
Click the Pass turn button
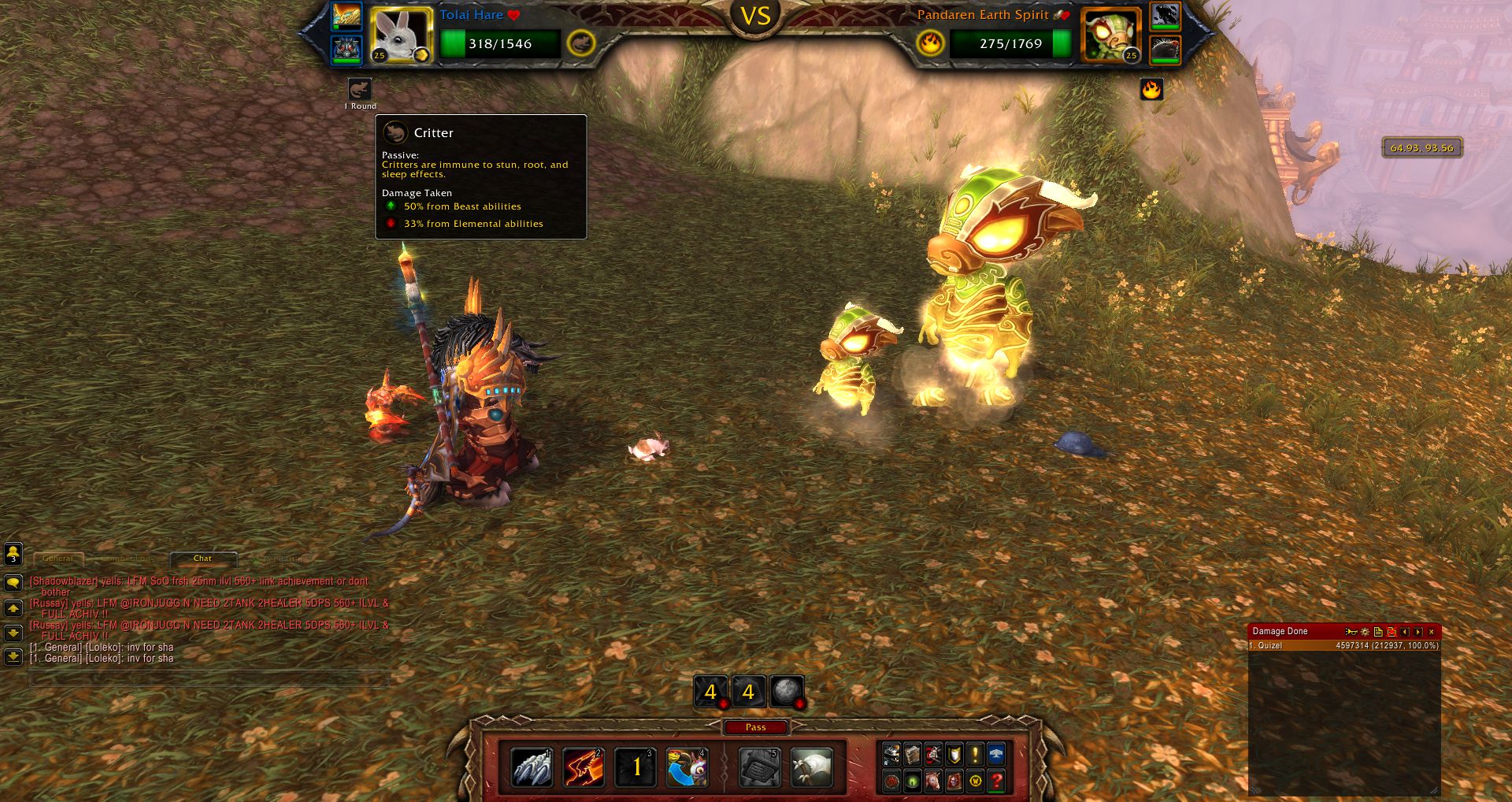755,727
